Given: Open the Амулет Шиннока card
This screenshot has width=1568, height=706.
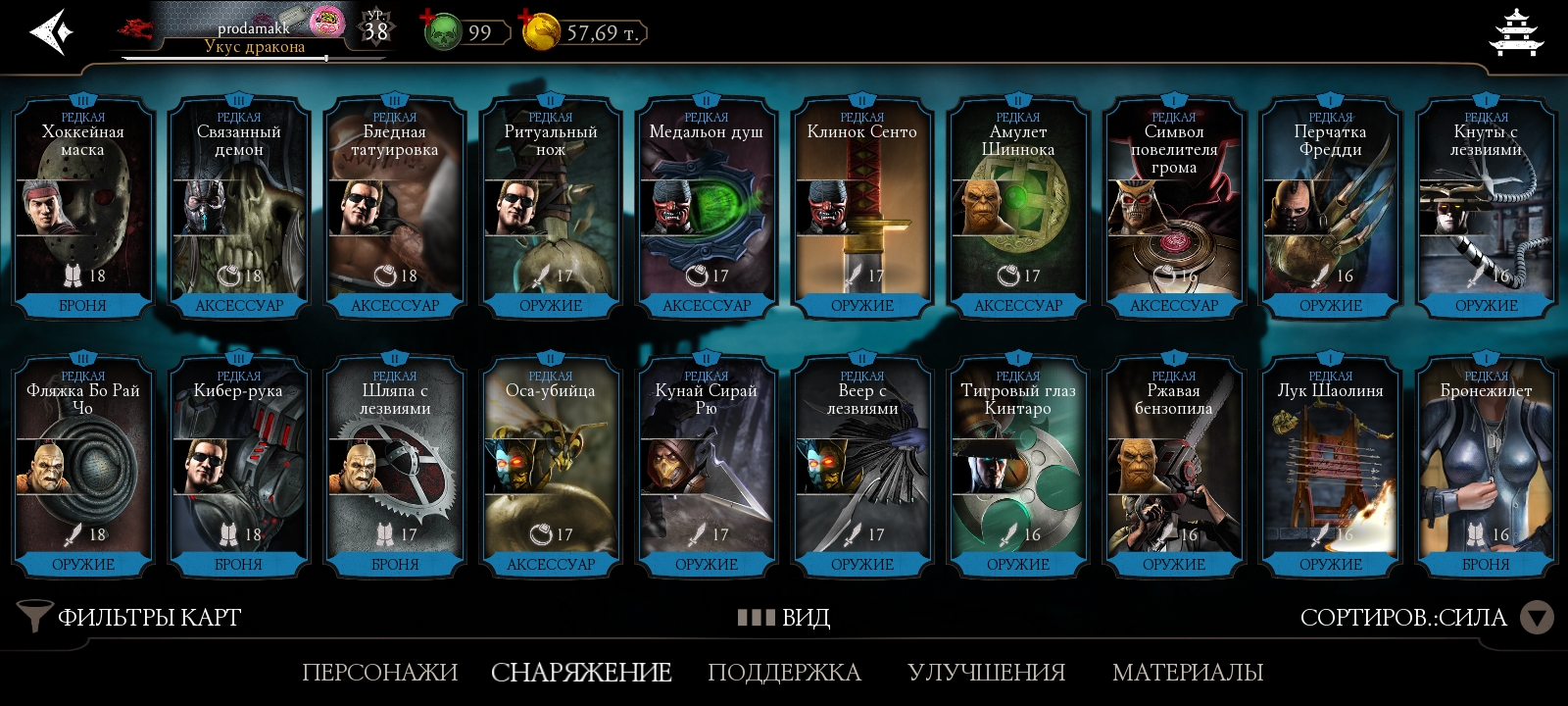Looking at the screenshot, I should pyautogui.click(x=1018, y=208).
